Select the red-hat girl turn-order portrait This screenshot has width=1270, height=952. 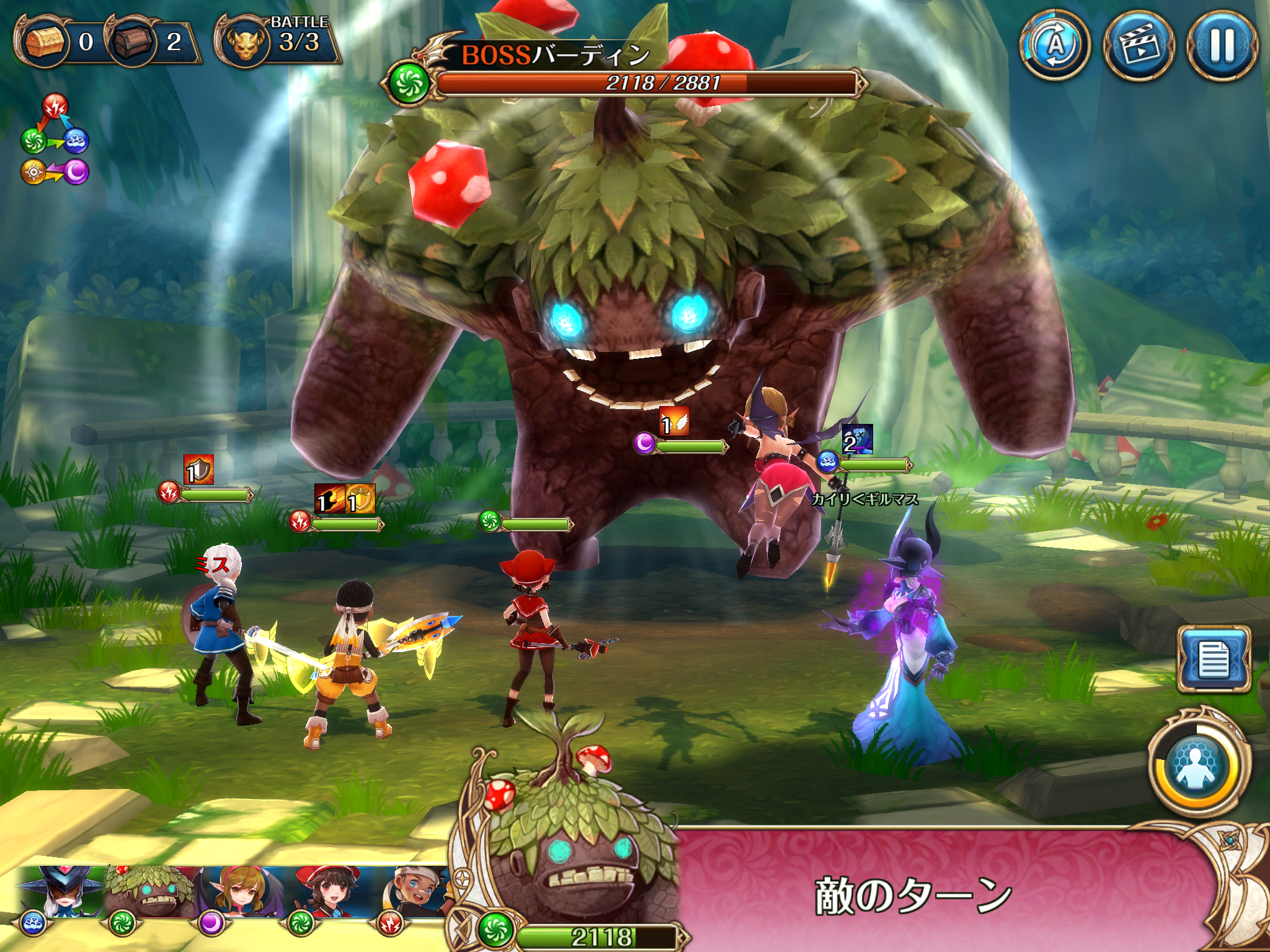tap(327, 892)
